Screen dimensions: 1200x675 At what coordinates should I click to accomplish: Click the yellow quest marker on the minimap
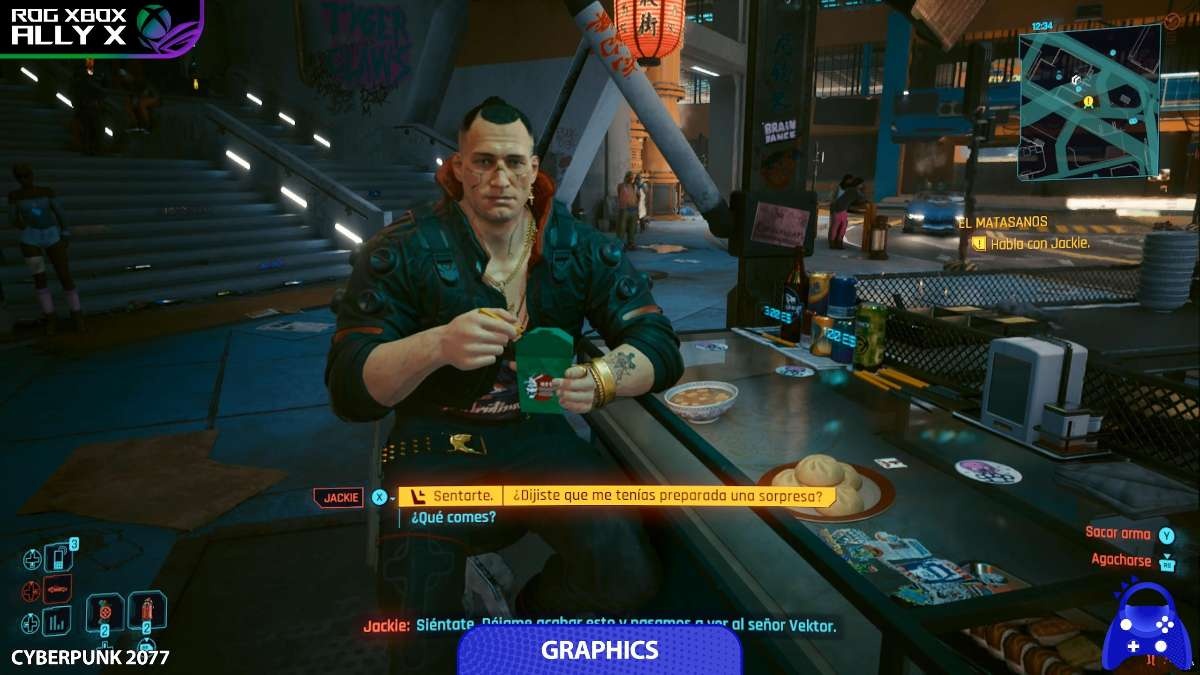coord(1088,101)
